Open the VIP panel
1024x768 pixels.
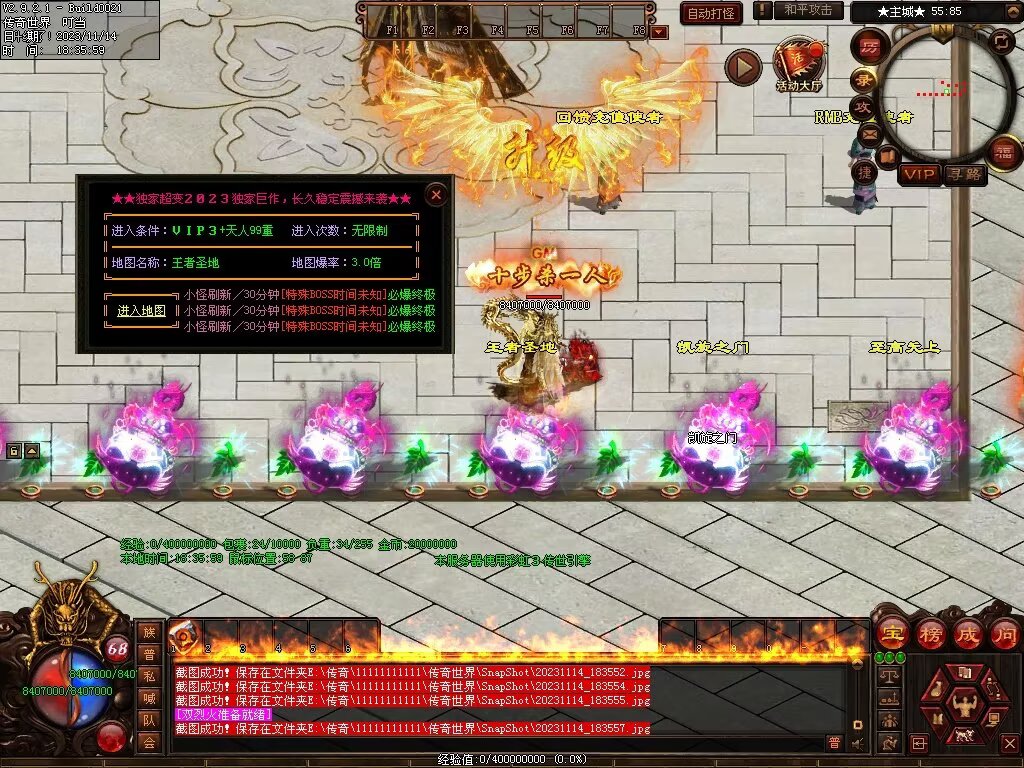click(x=918, y=175)
